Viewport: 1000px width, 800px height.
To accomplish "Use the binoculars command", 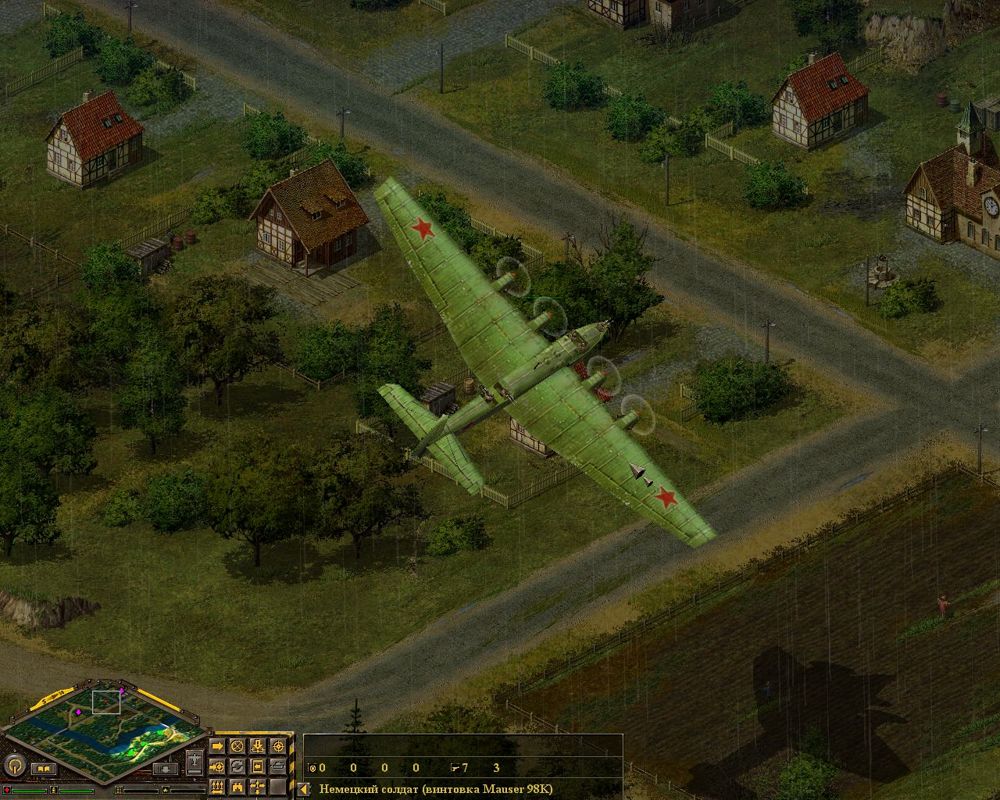I will 237,787.
